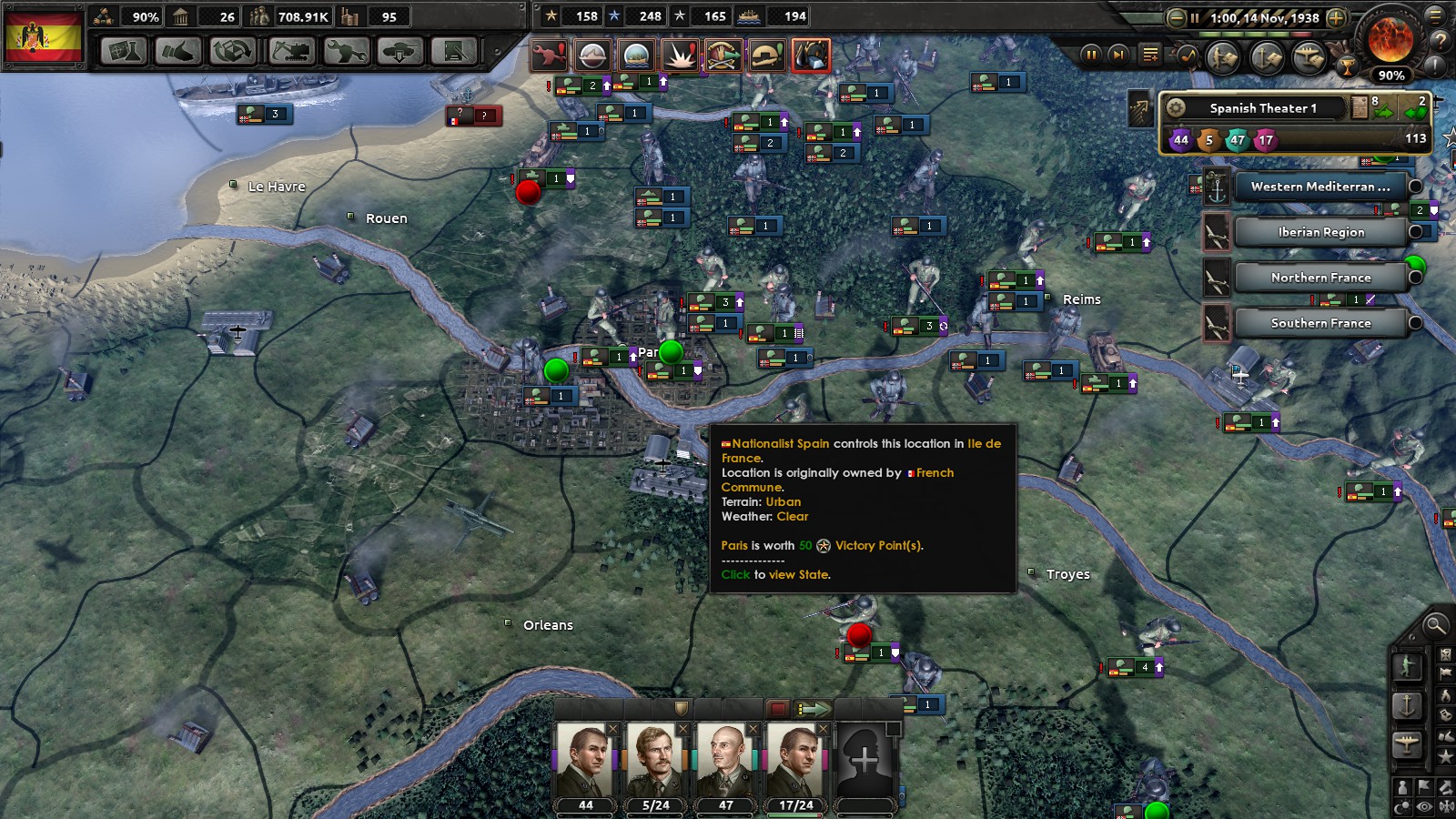Open the Spanish Theater 1 gear settings
1456x819 pixels.
[1176, 108]
